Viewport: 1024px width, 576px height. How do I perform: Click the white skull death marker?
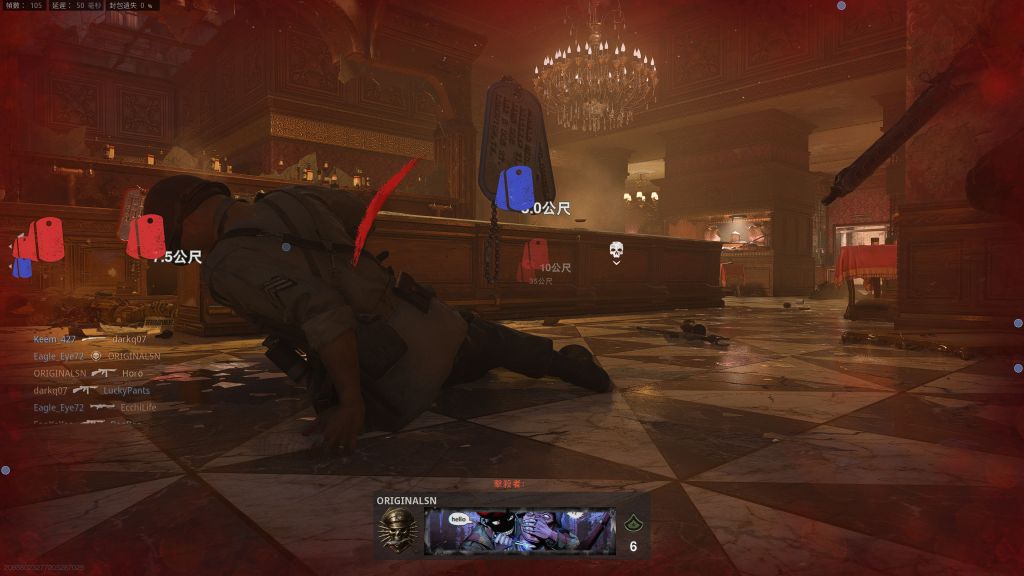click(x=617, y=250)
